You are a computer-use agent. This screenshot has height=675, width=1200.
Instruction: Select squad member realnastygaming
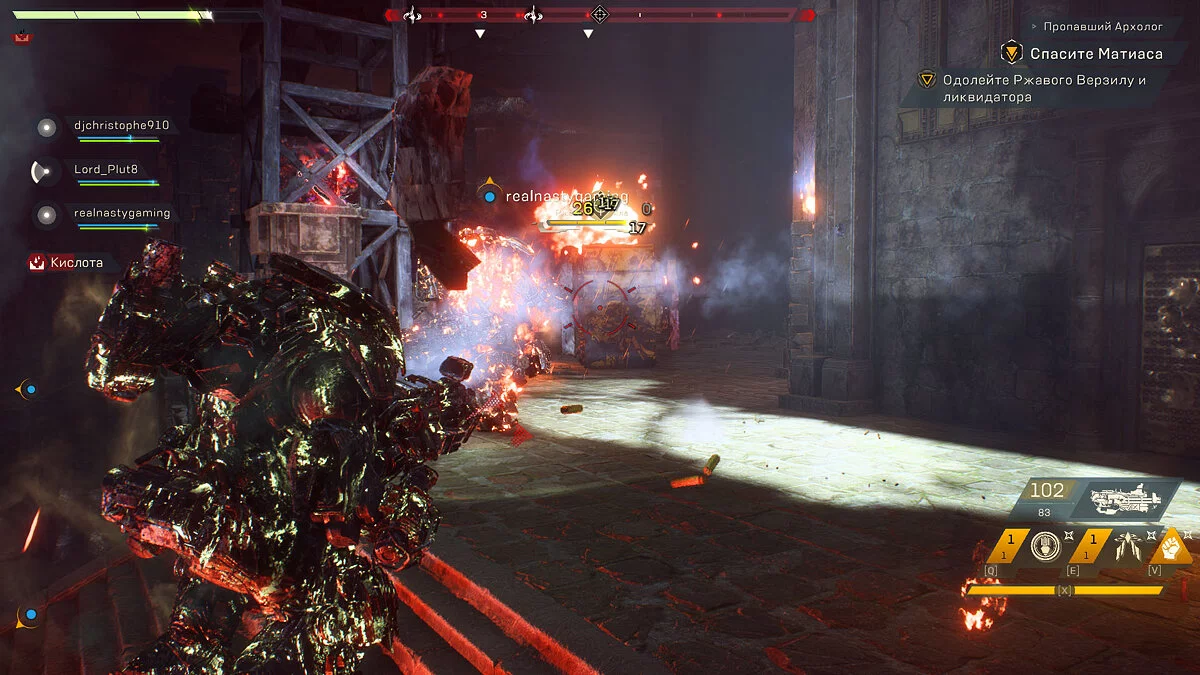click(x=122, y=213)
